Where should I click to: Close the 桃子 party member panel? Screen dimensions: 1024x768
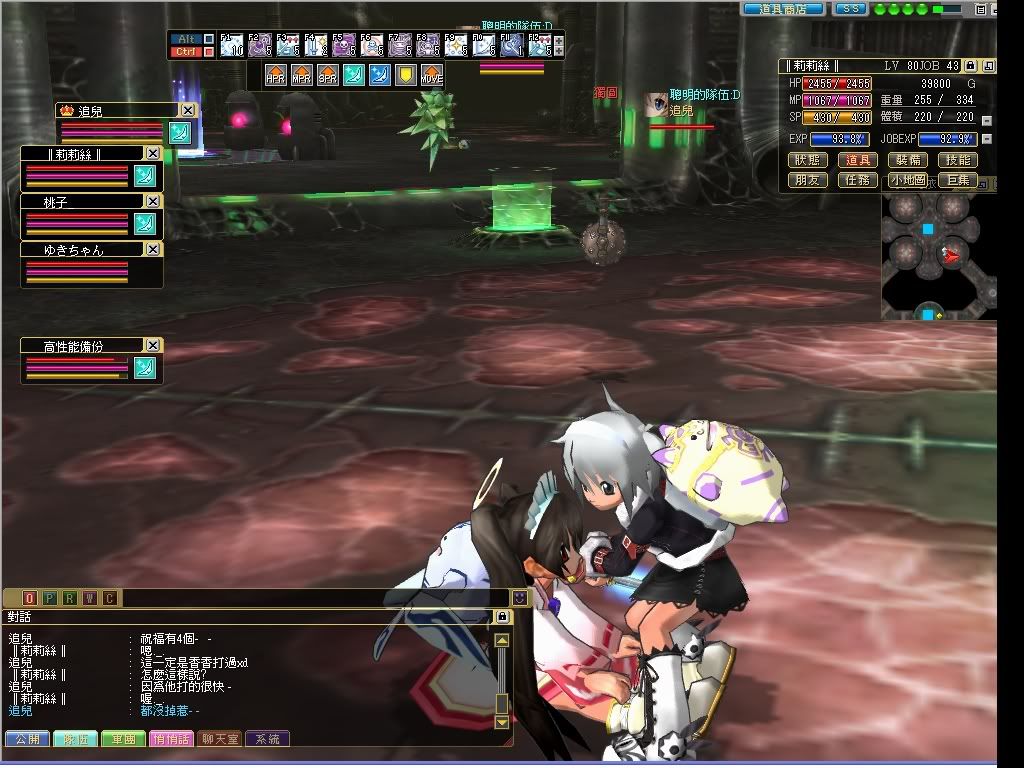152,201
